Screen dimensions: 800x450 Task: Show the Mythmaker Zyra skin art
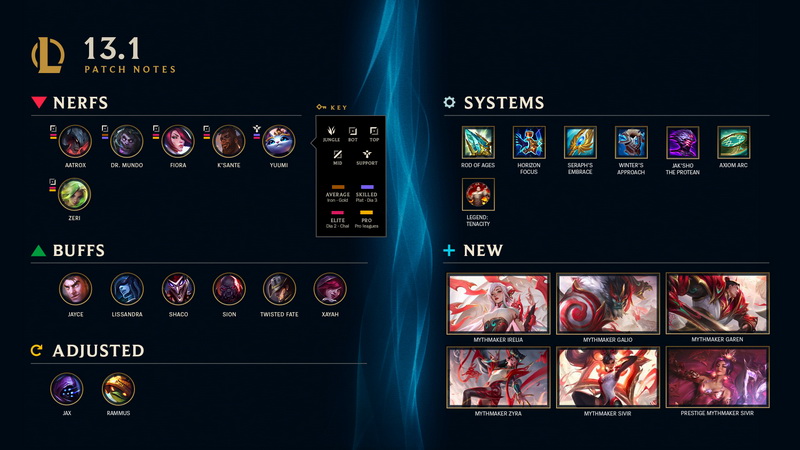click(x=499, y=377)
